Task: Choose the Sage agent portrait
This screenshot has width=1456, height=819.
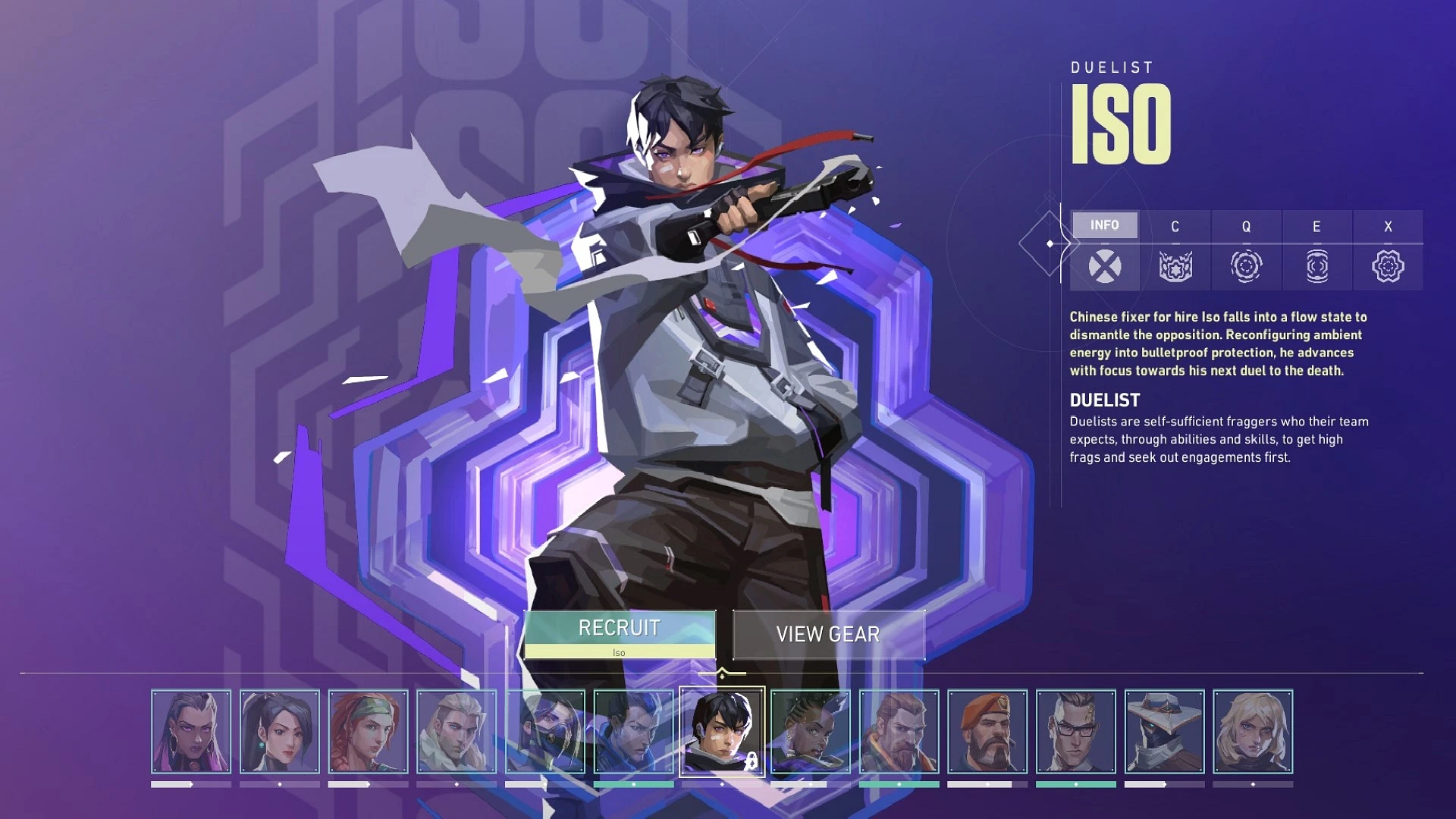Action: pos(280,731)
